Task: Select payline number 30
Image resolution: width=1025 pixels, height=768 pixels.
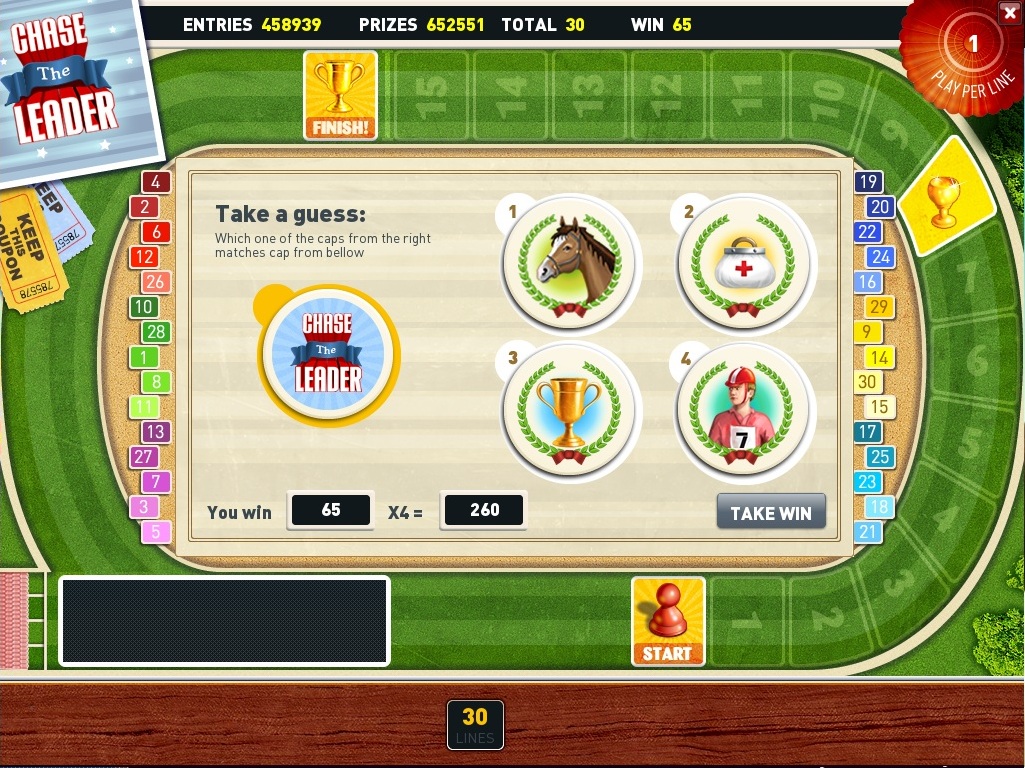Action: [x=867, y=382]
